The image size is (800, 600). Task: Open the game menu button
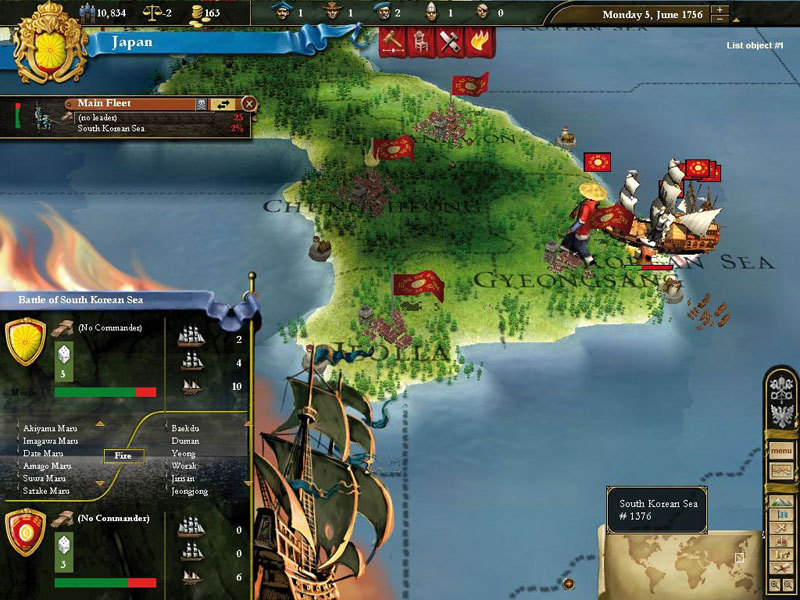point(780,450)
